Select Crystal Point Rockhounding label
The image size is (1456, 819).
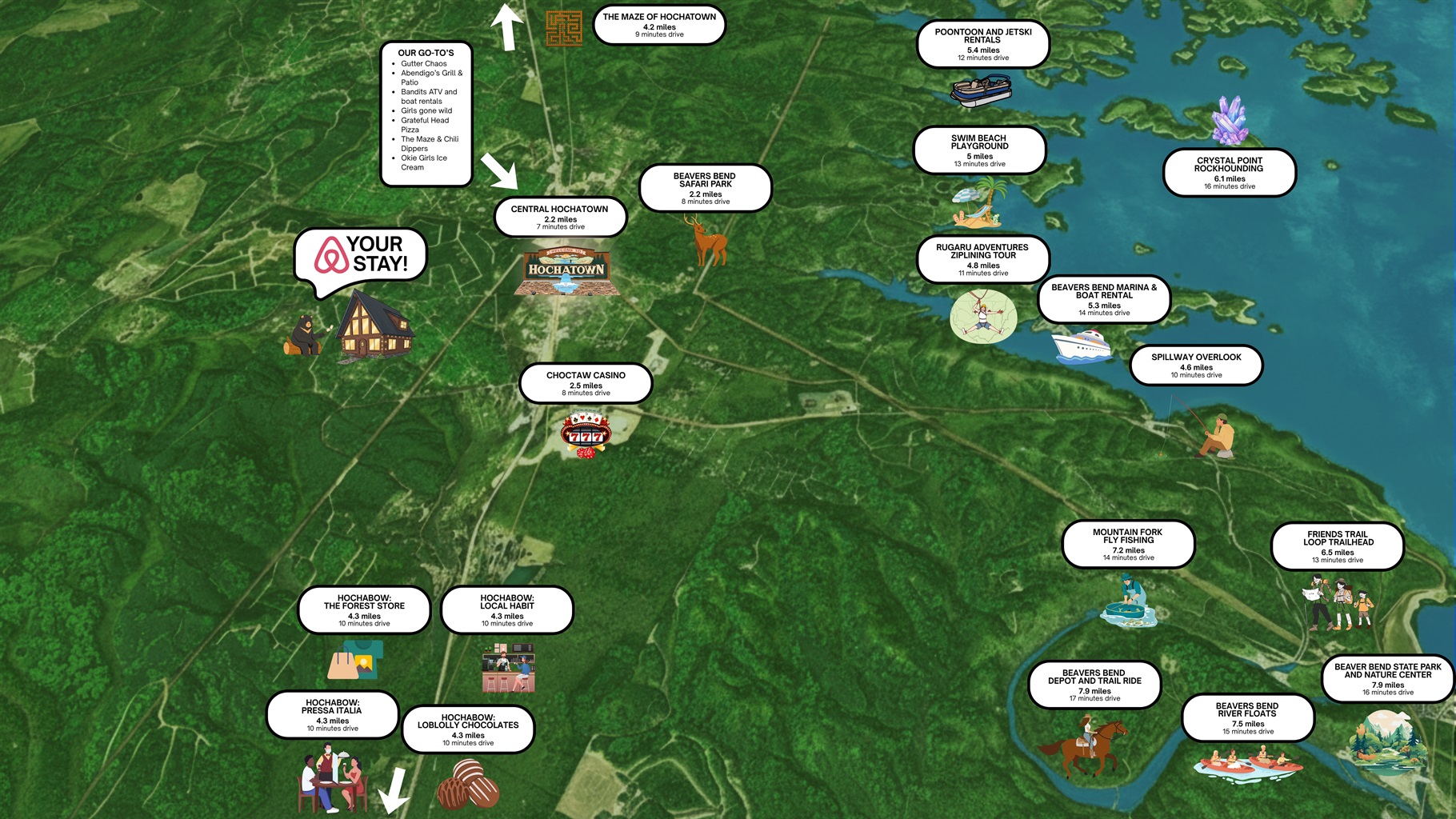pos(1229,172)
